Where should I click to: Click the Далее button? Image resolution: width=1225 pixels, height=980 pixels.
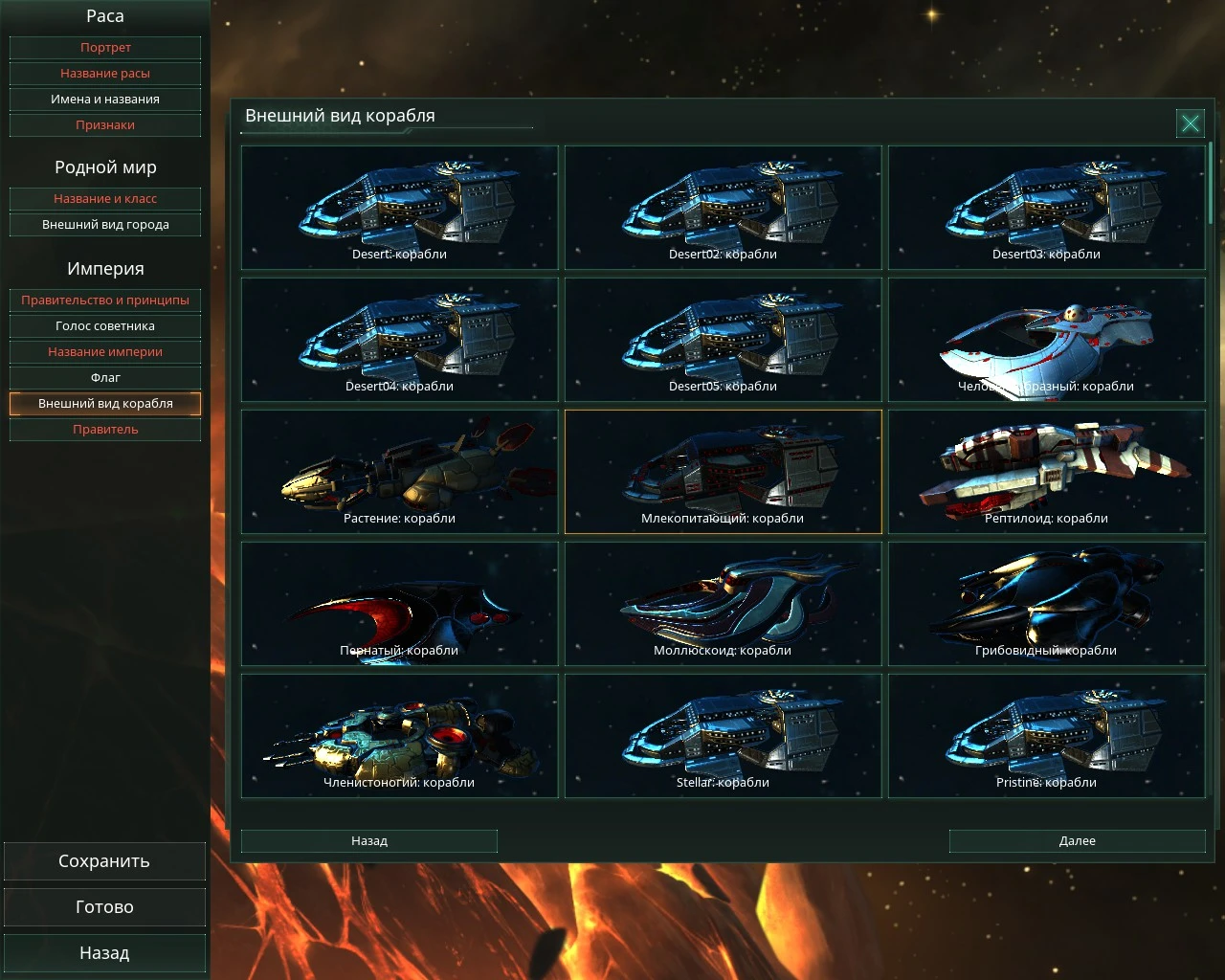click(1077, 840)
